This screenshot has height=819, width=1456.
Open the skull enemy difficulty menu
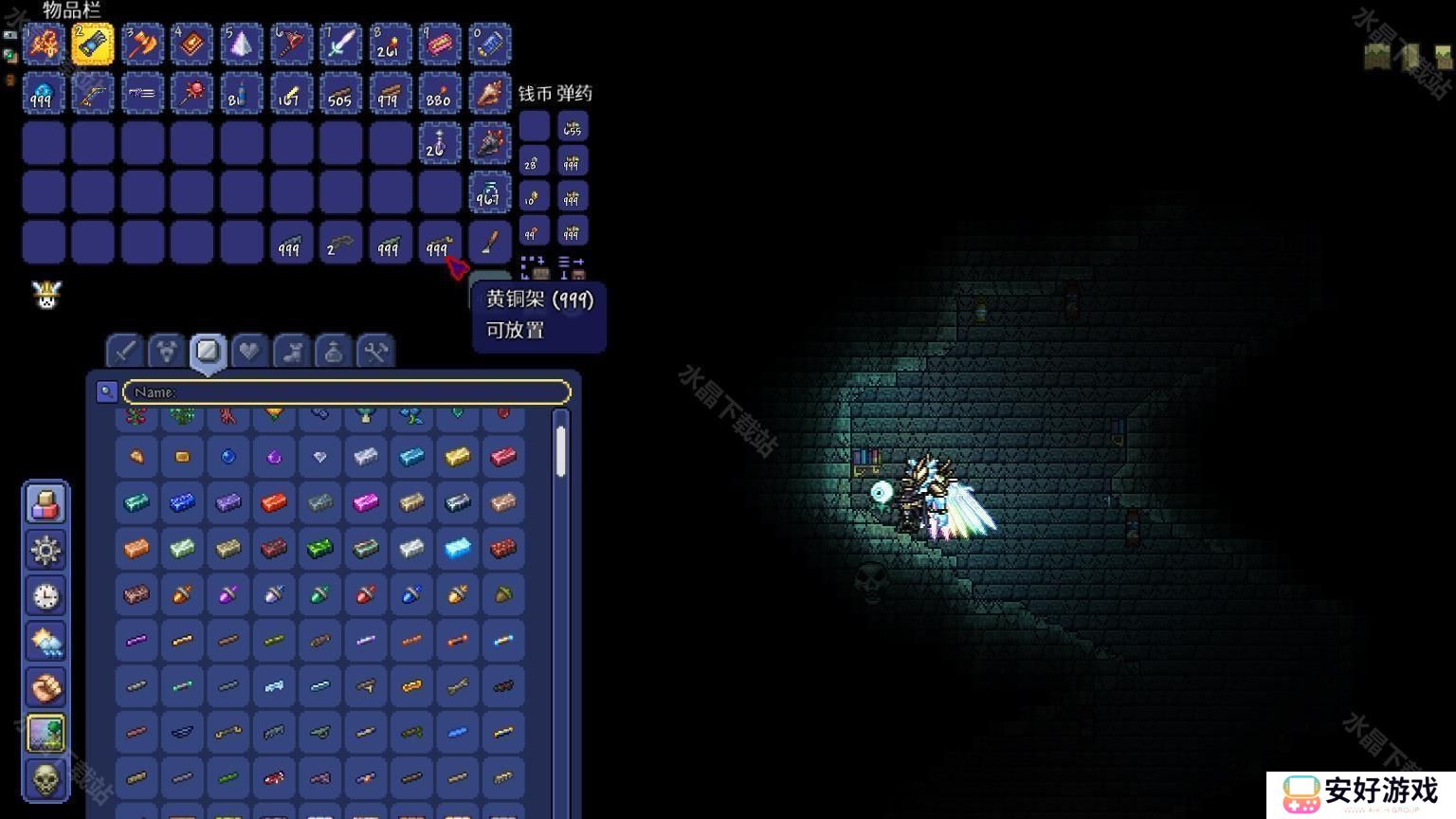(45, 779)
